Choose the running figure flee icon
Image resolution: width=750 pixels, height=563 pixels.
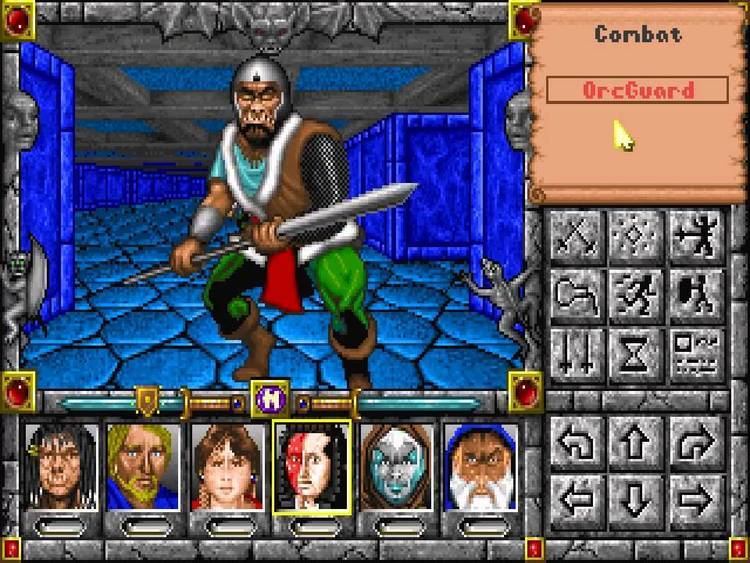tap(637, 296)
